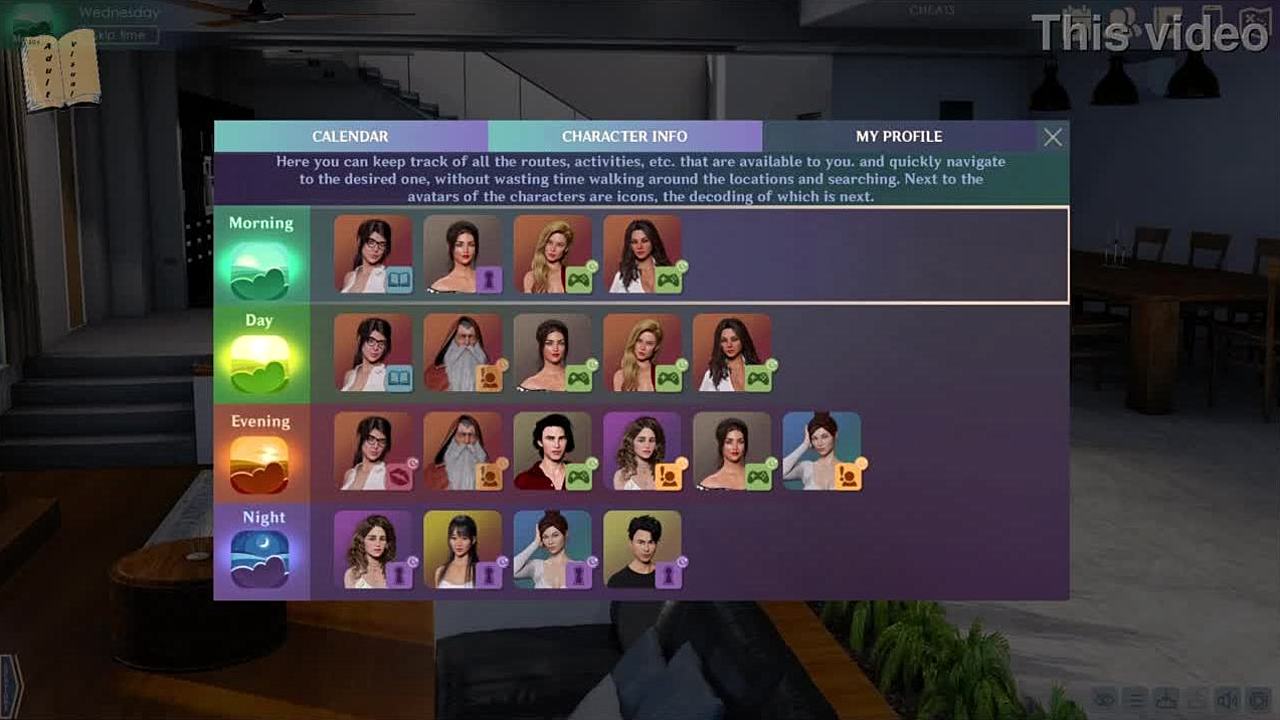Pick the Night curly-haired woman avatar
Viewport: 1280px width, 720px height.
(x=373, y=549)
